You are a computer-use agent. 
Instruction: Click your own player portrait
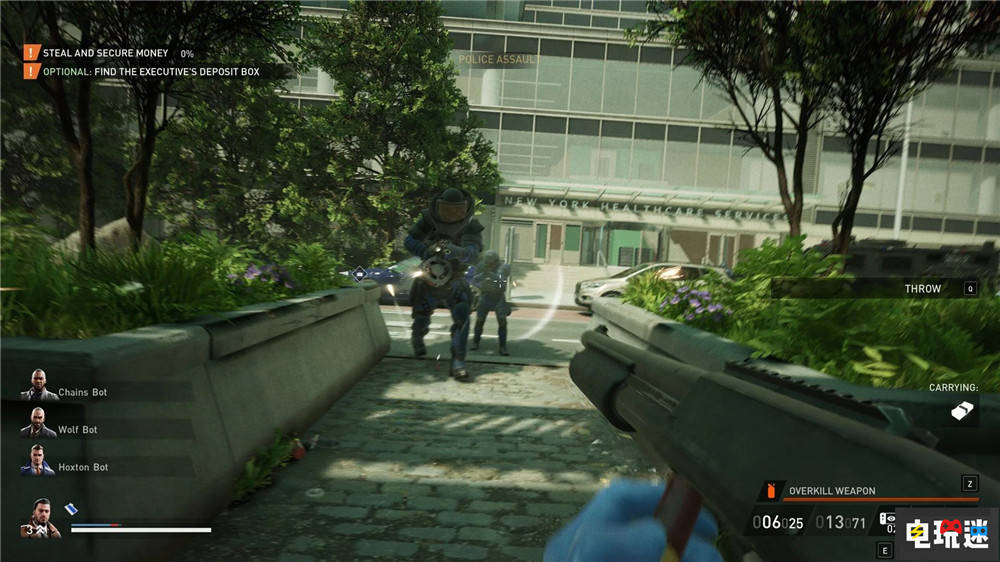(41, 517)
